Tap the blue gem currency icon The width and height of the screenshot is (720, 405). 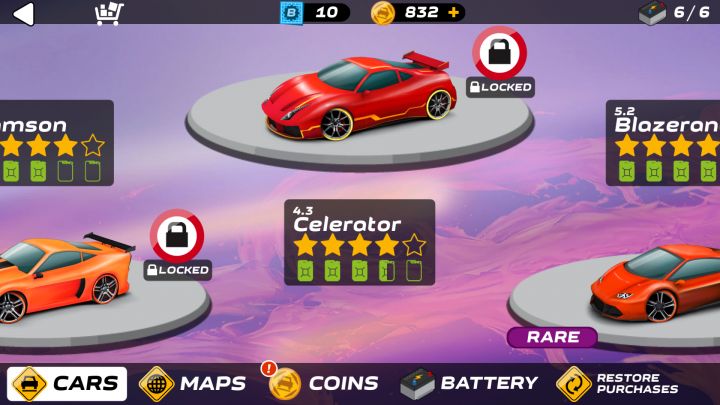(x=291, y=13)
